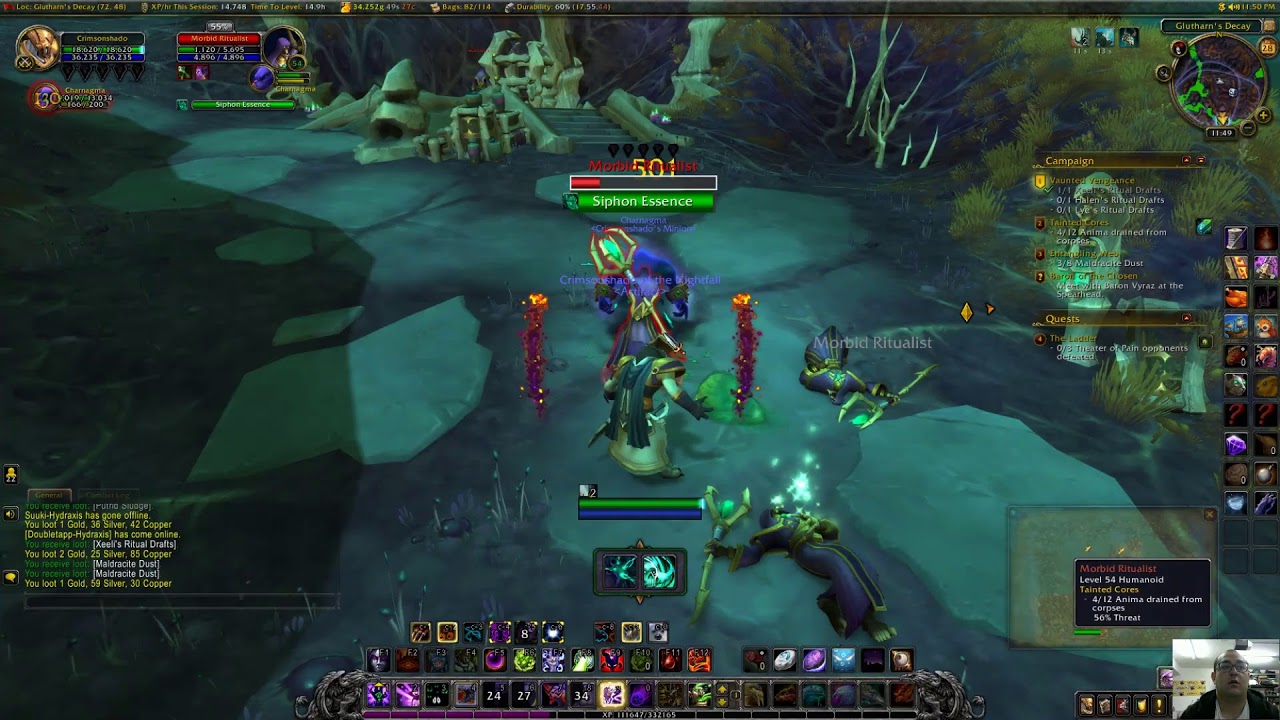The width and height of the screenshot is (1280, 720).
Task: Collapse the entire objective tracker
Action: pyautogui.click(x=1201, y=159)
